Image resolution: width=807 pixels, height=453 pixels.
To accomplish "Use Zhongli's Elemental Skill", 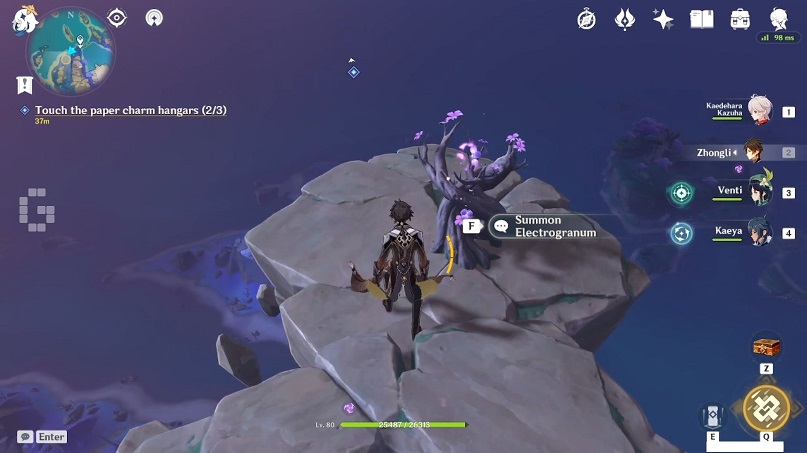I will point(713,417).
